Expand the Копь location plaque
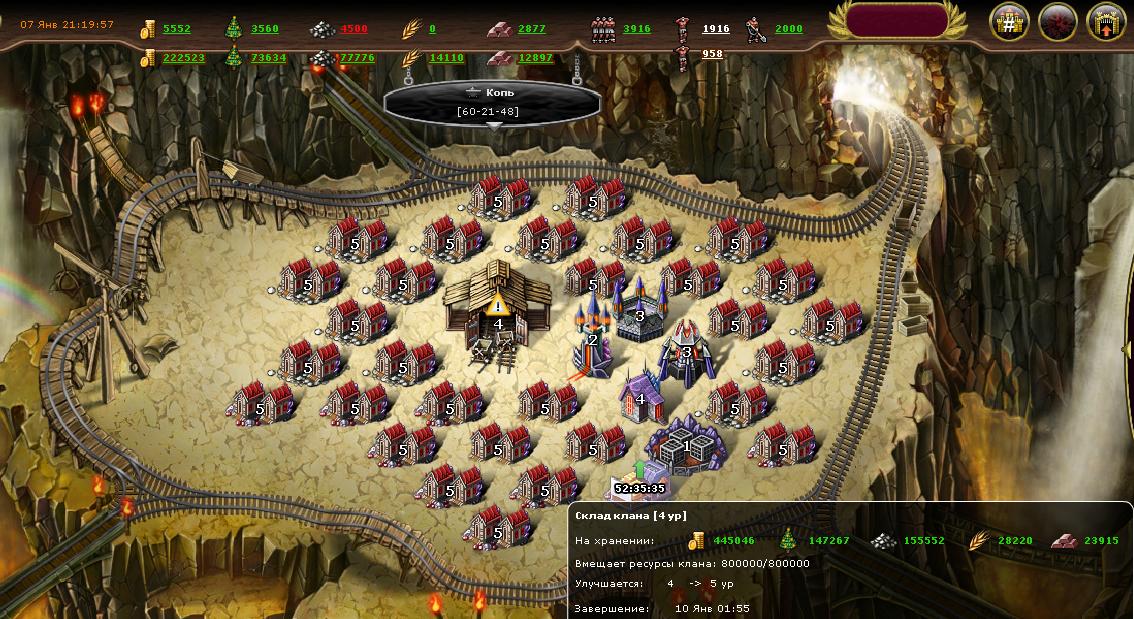 click(x=491, y=103)
